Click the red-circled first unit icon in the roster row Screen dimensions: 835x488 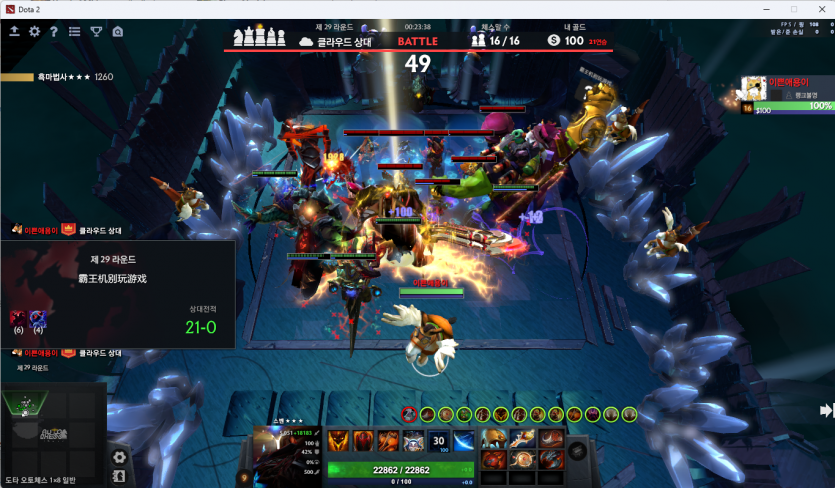pyautogui.click(x=409, y=414)
